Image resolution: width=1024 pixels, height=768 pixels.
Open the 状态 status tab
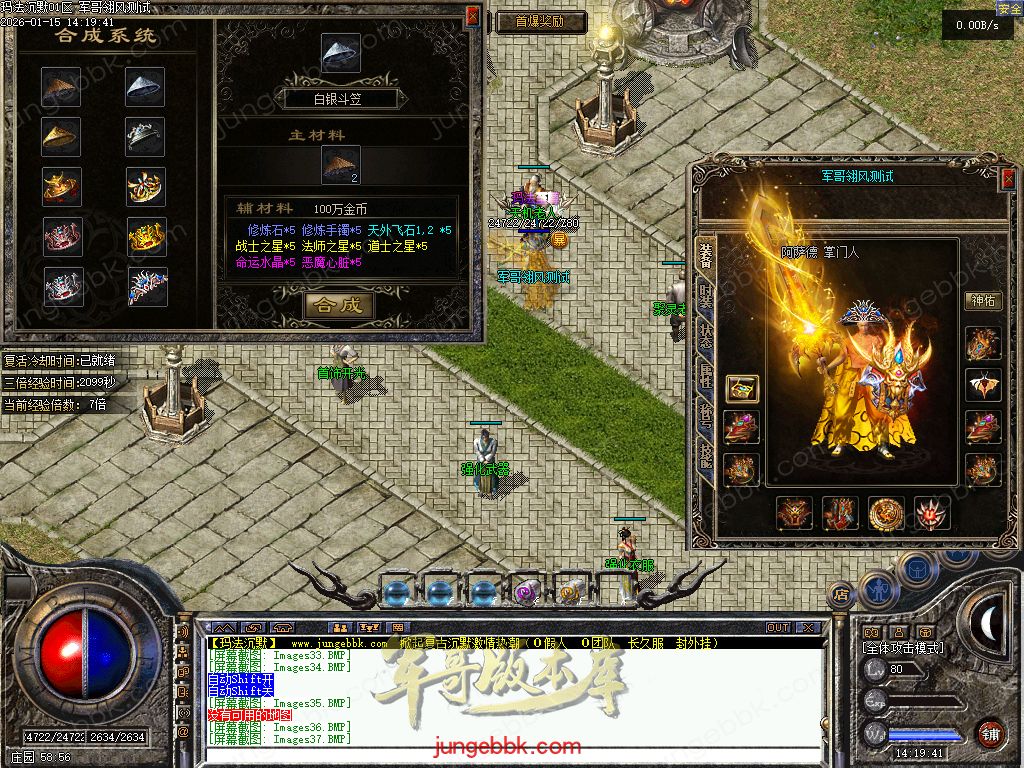tap(706, 336)
